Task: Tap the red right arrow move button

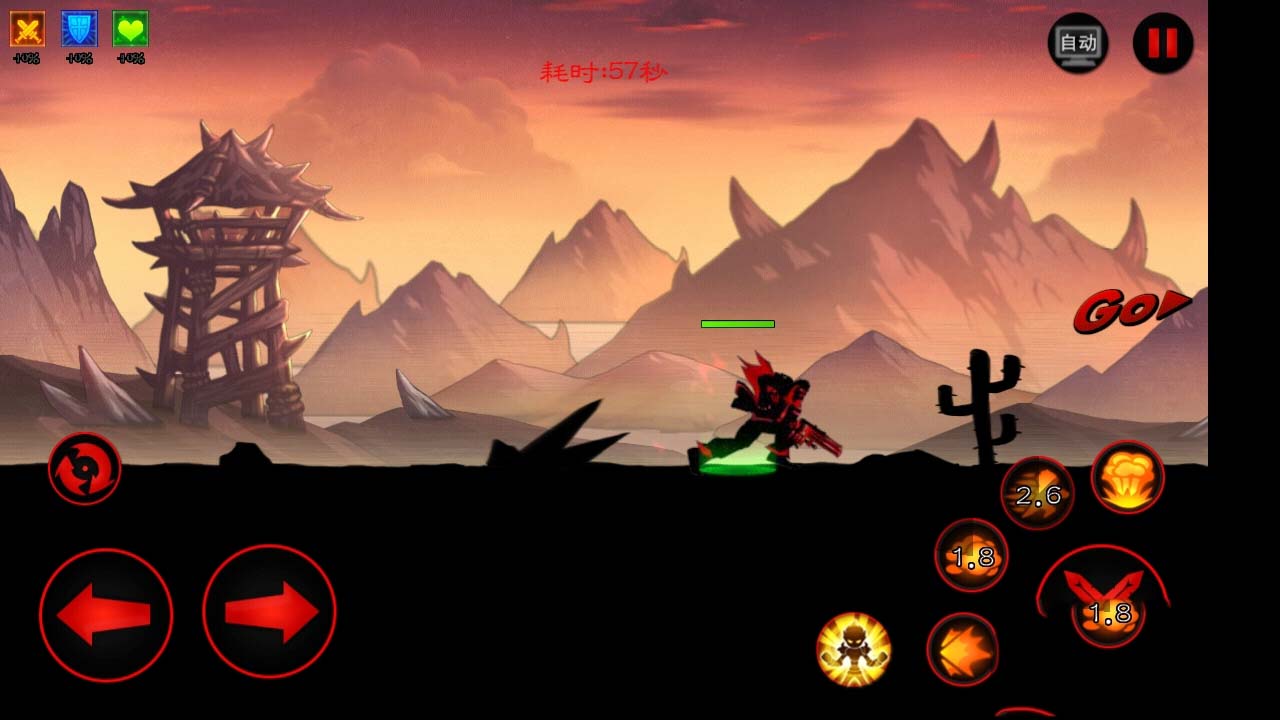Action: coord(269,612)
